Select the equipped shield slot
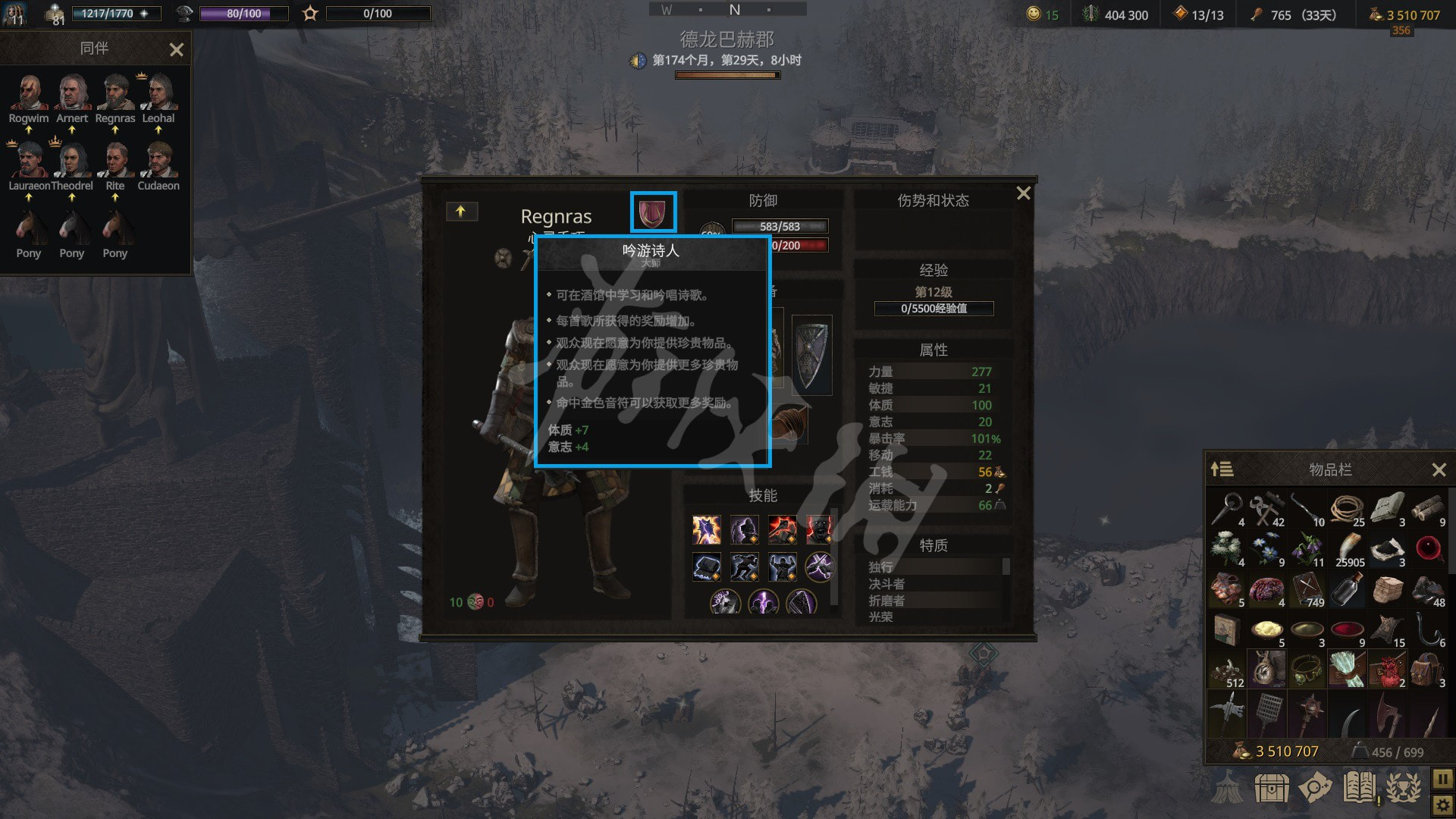Image resolution: width=1456 pixels, height=819 pixels. (811, 355)
